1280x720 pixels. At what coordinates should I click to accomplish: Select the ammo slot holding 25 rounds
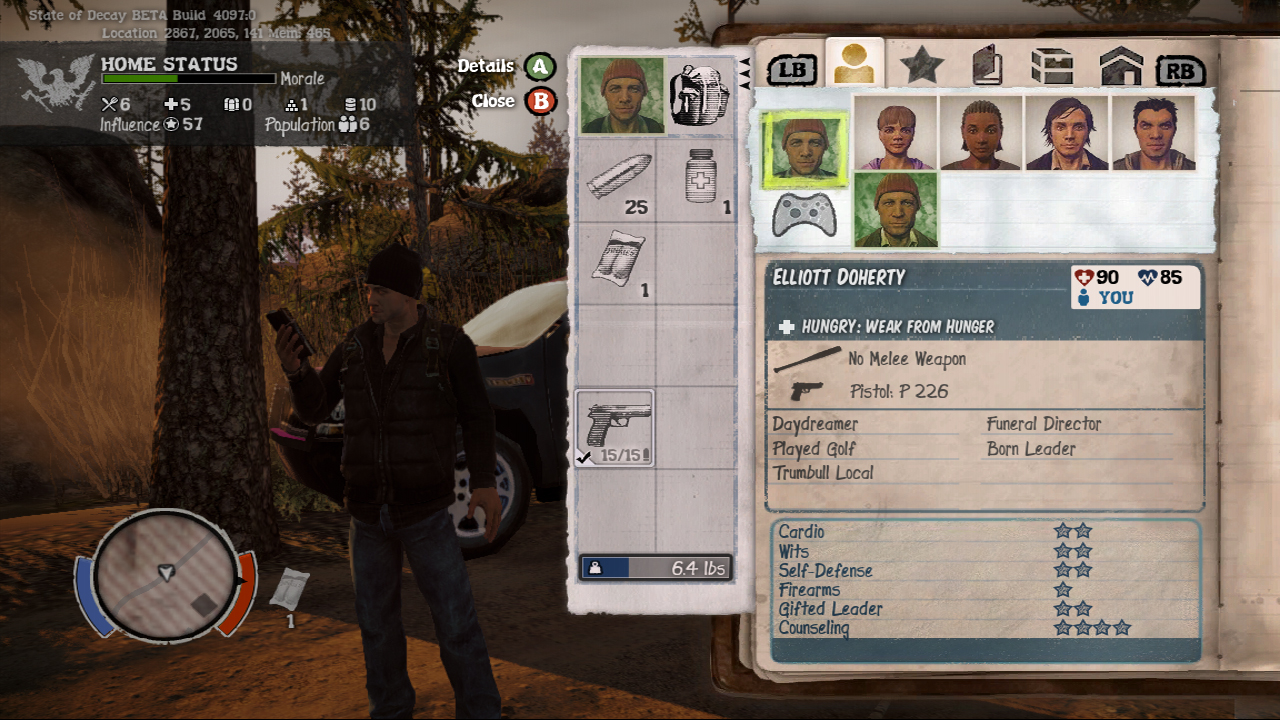click(x=617, y=180)
